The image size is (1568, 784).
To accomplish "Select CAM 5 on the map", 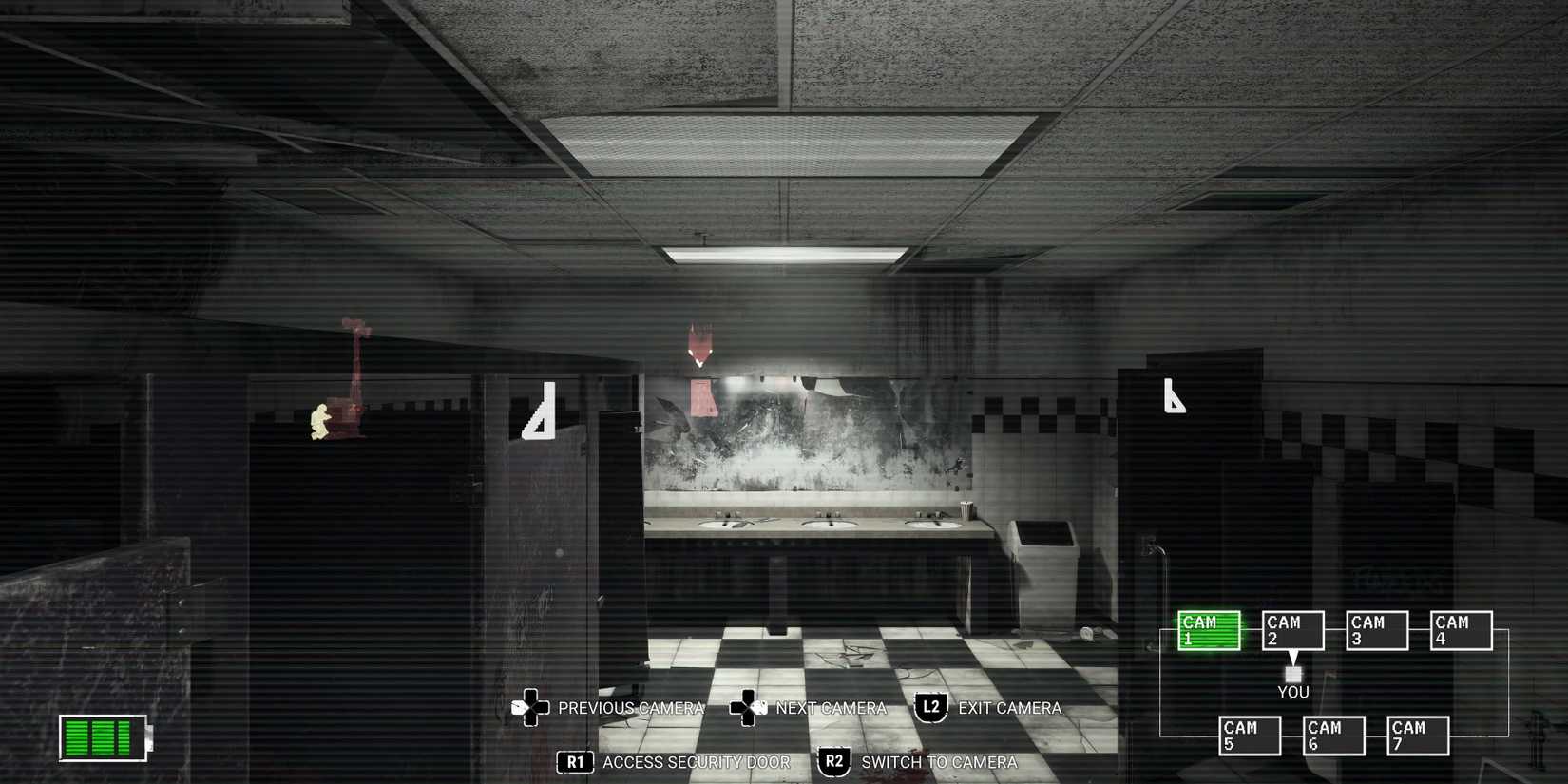I will tap(1249, 734).
